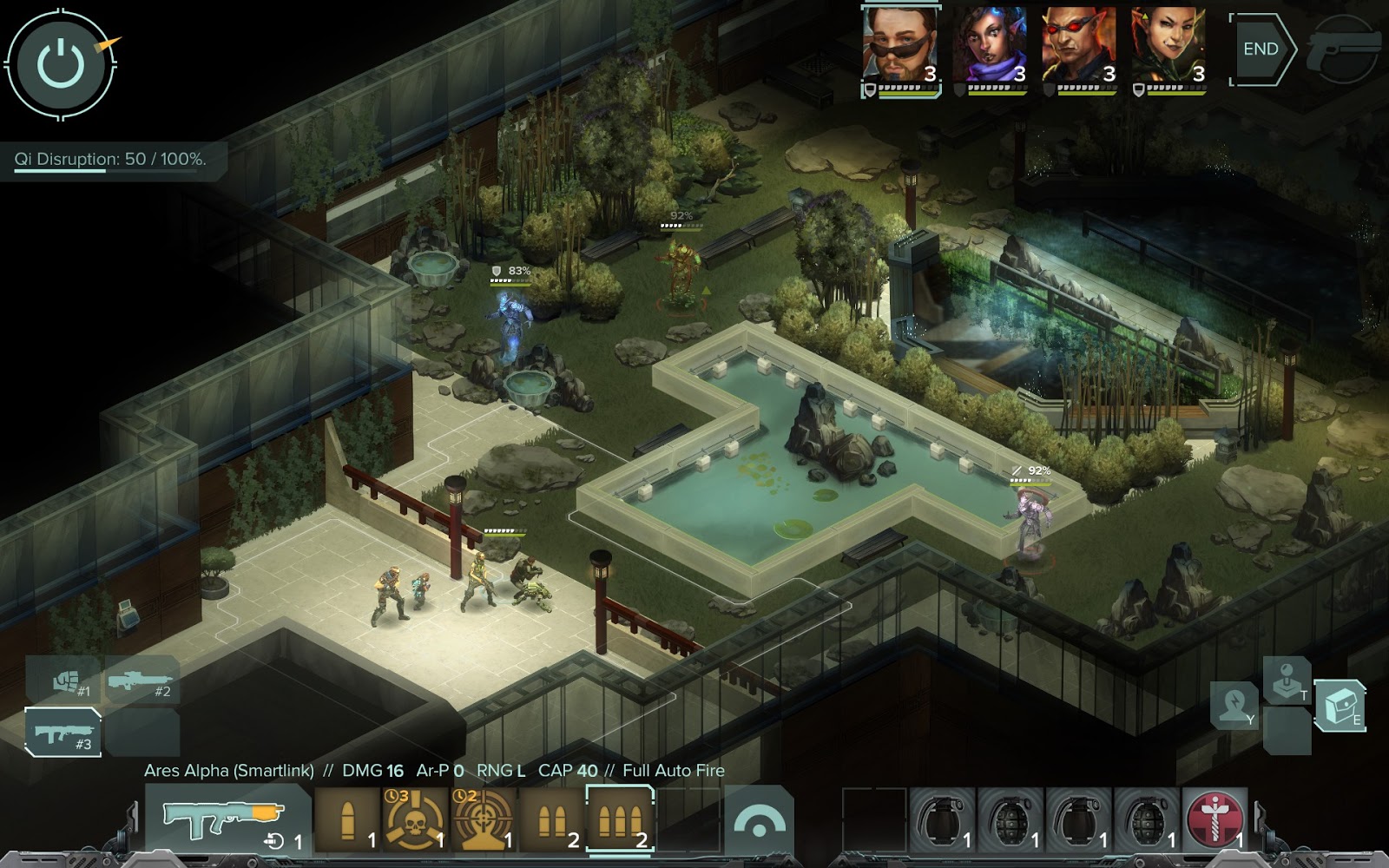Use the red medkit item
1389x868 pixels.
(x=1215, y=819)
